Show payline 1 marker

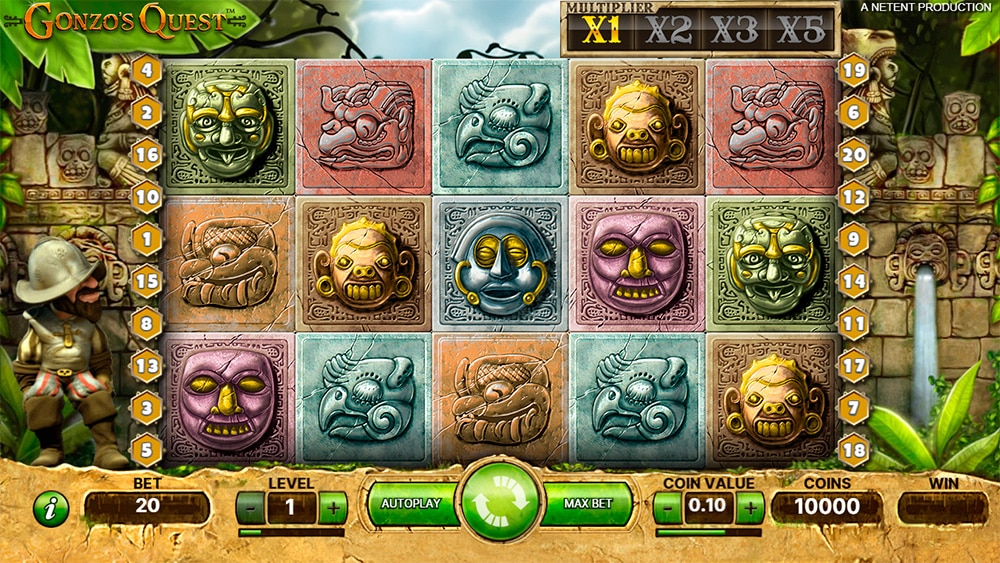point(147,239)
